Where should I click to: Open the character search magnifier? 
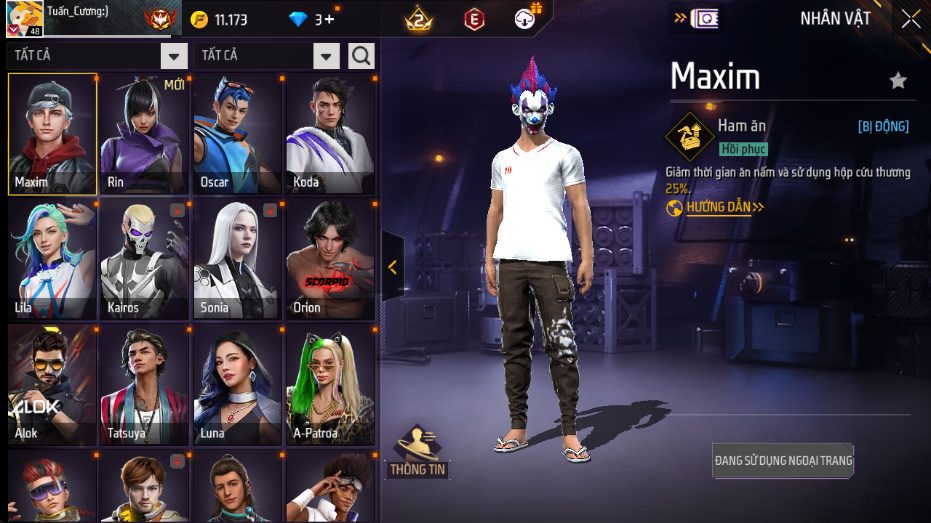361,56
